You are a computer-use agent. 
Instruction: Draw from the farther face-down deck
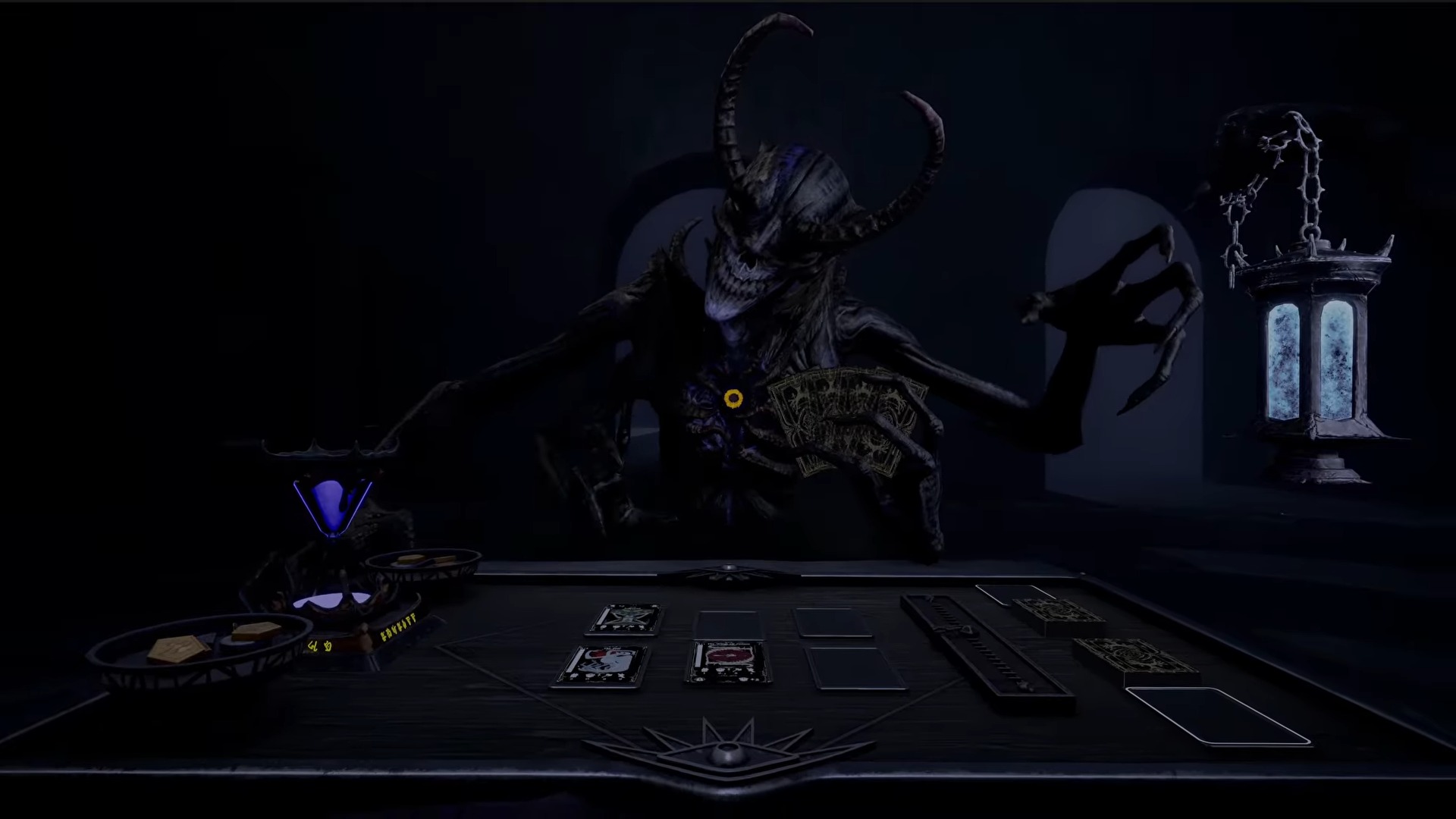pos(1058,614)
